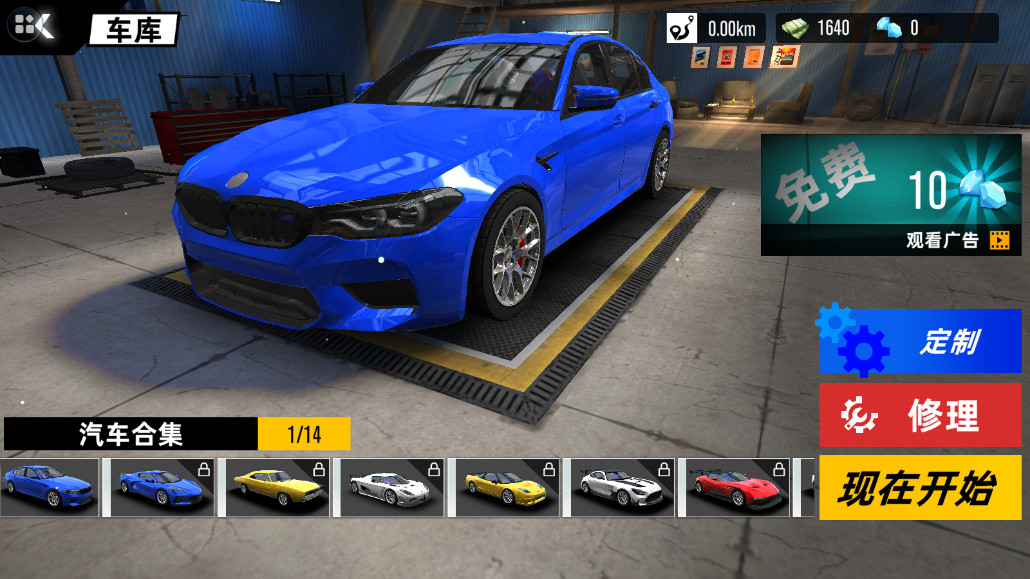The image size is (1030, 579).
Task: Select the blue sedan thumbnail
Action: tap(50, 487)
